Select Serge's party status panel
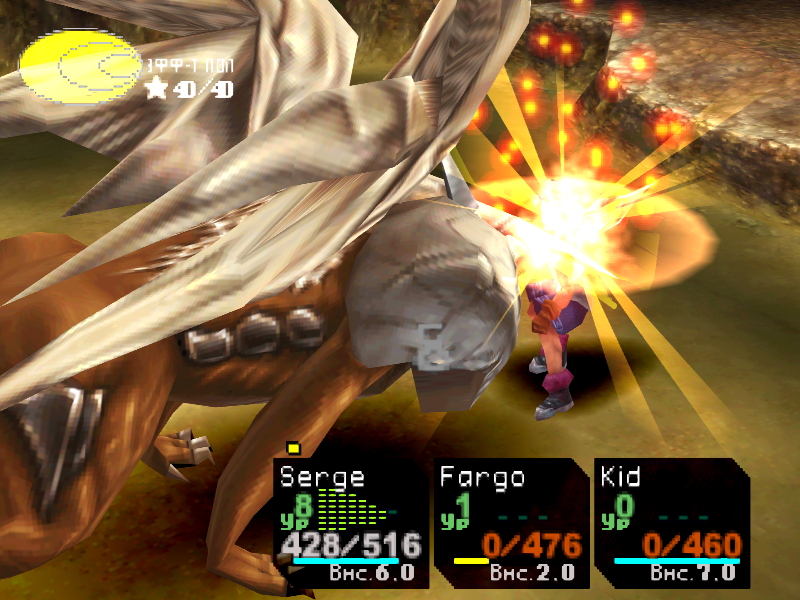Viewport: 800px width, 600px height. coord(350,522)
